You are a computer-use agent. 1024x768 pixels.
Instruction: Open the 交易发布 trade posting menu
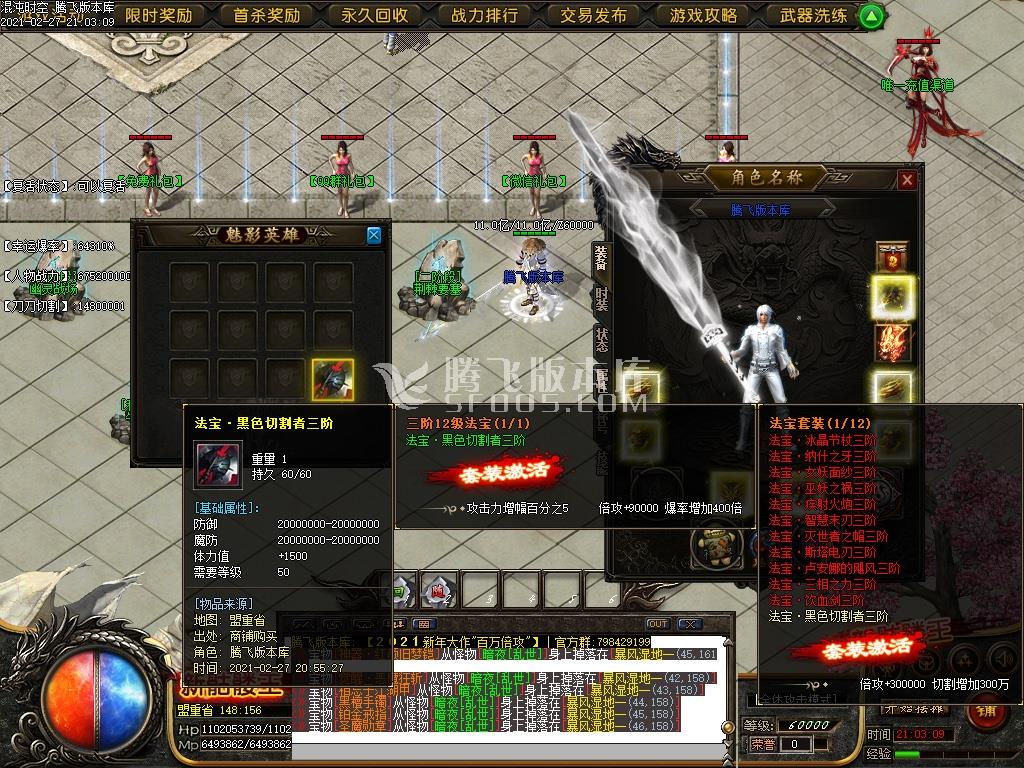pyautogui.click(x=593, y=15)
